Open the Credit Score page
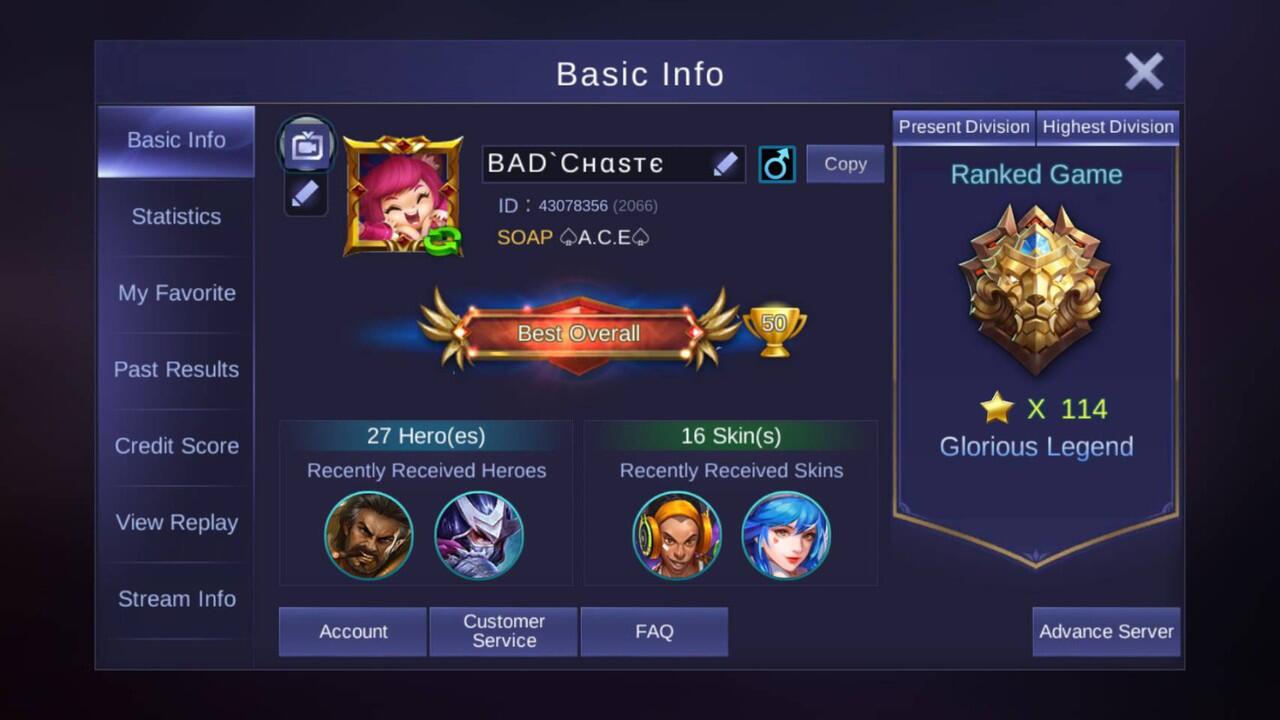 click(x=176, y=446)
